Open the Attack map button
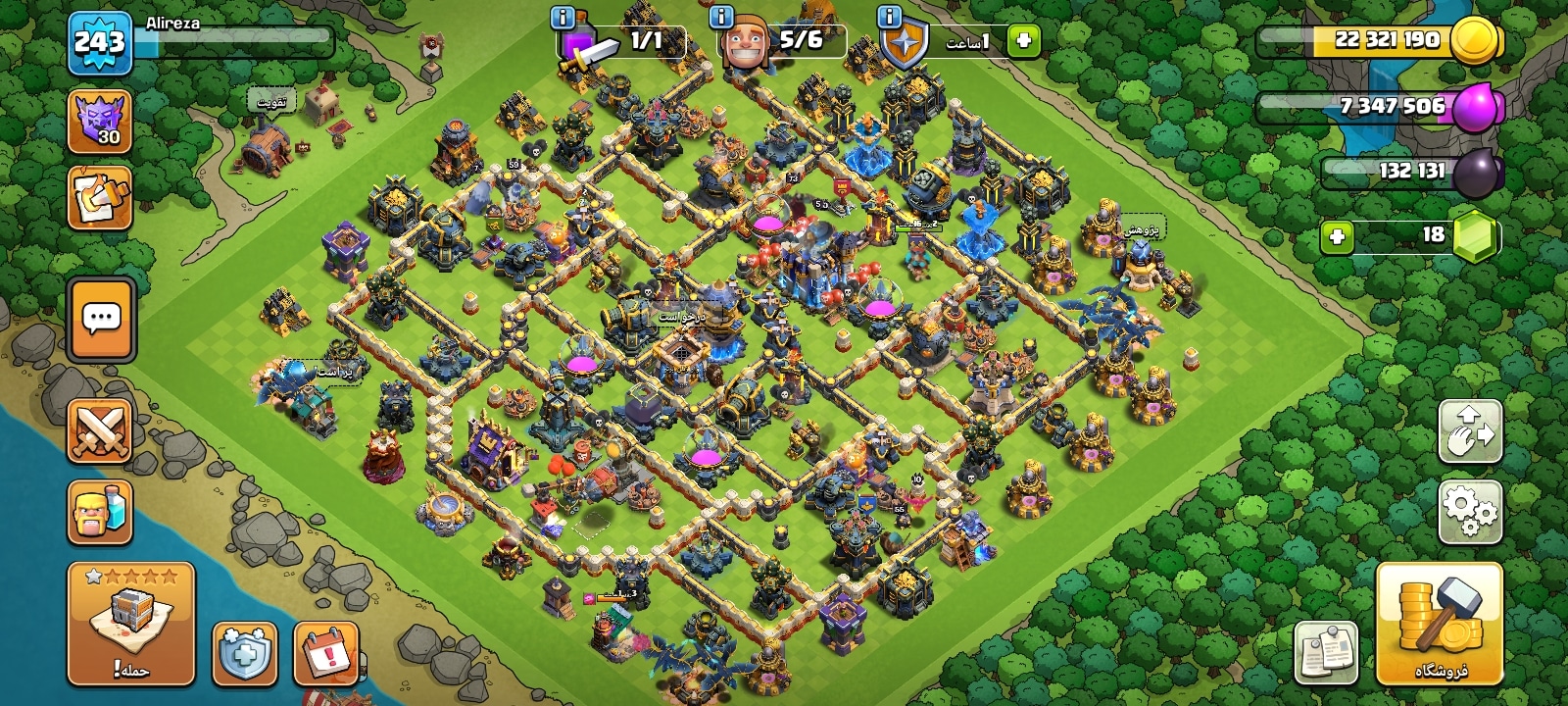Viewport: 1568px width, 706px height. point(131,624)
